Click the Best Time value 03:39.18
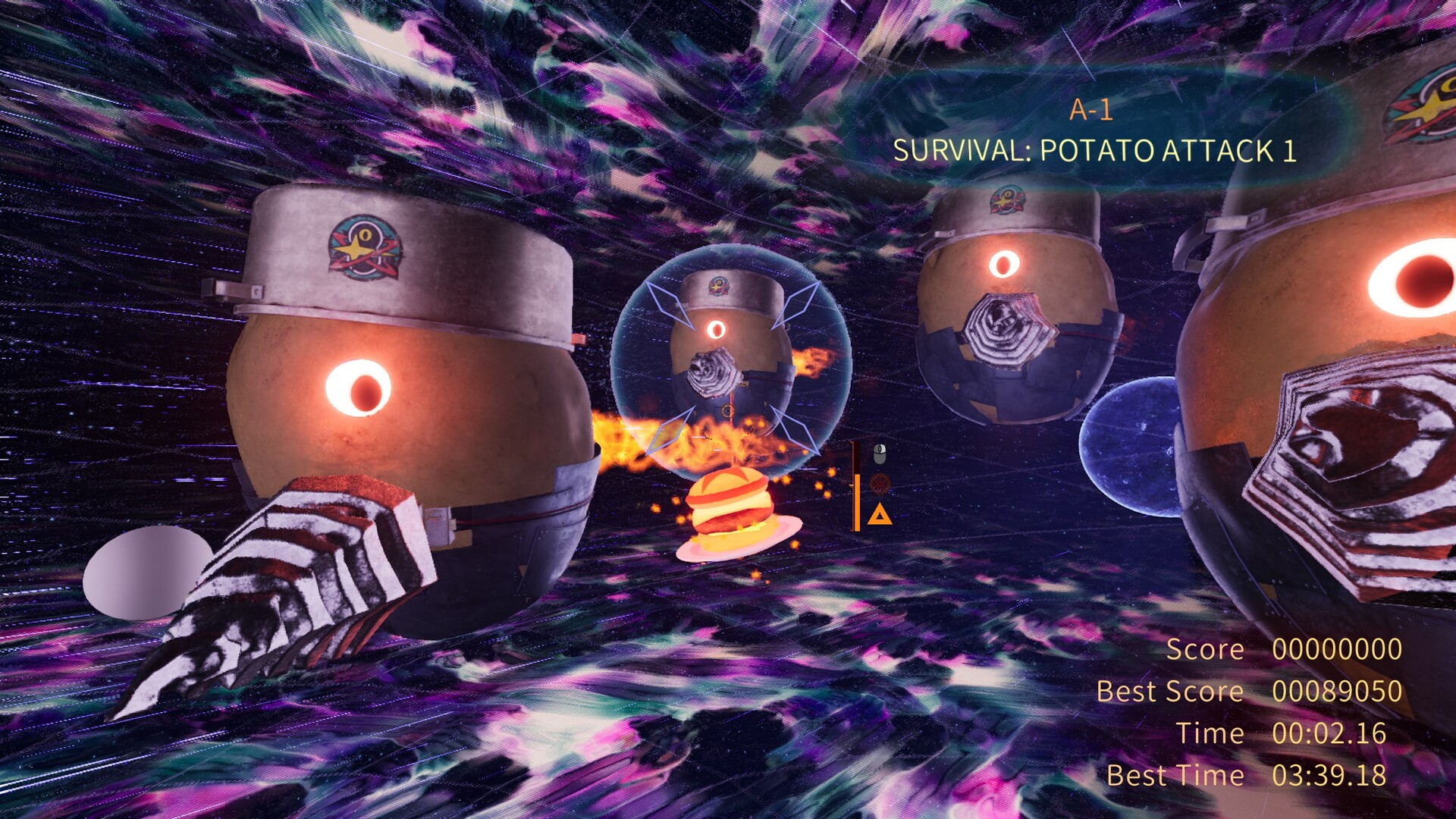The image size is (1456, 819). 1329,775
